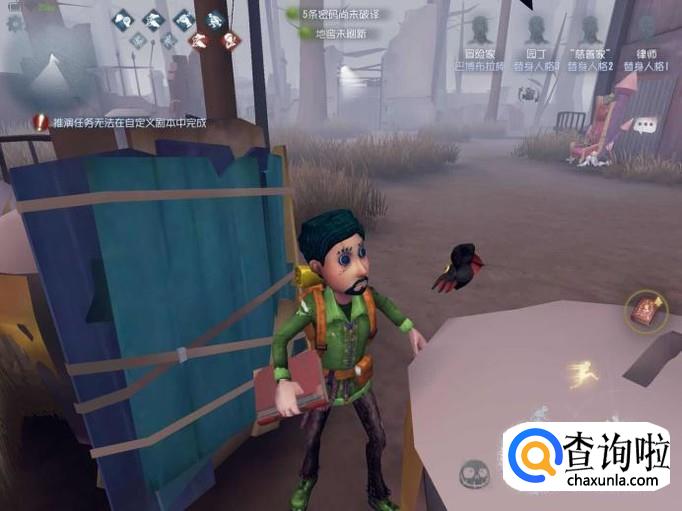
Task: Use the red book item ability
Action: pyautogui.click(x=643, y=311)
